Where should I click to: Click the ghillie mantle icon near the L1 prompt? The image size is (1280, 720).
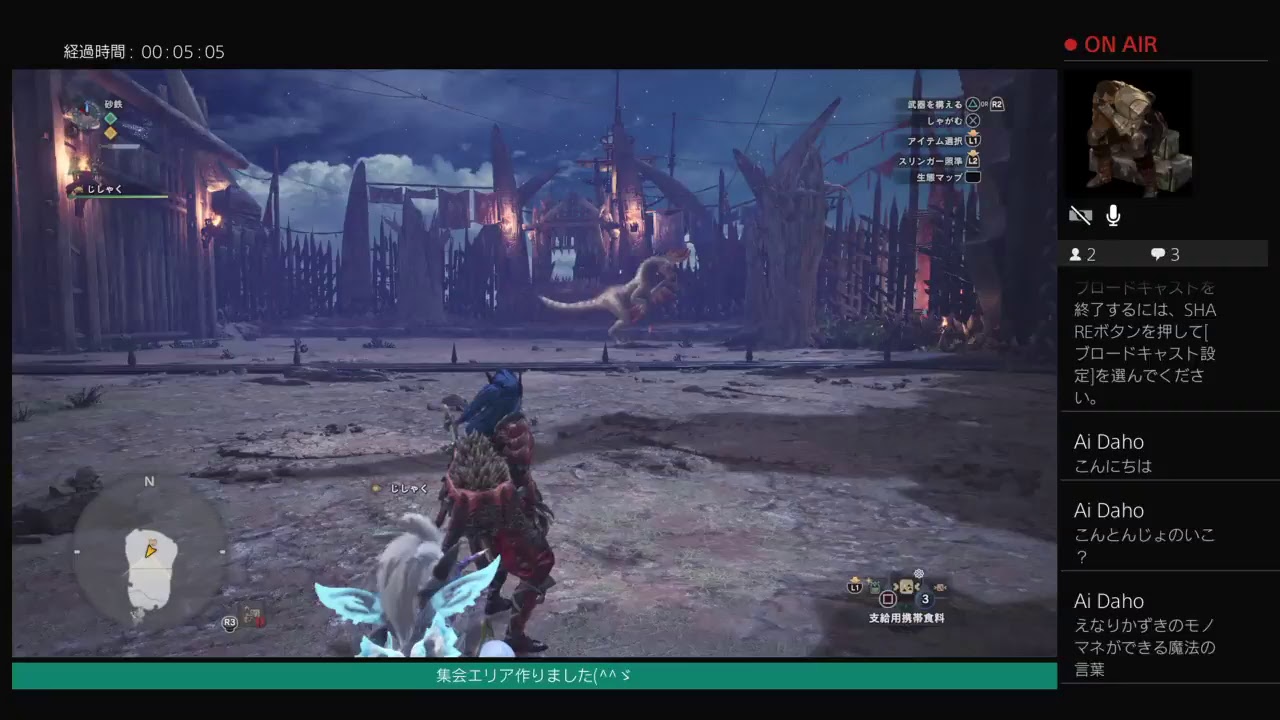[874, 584]
